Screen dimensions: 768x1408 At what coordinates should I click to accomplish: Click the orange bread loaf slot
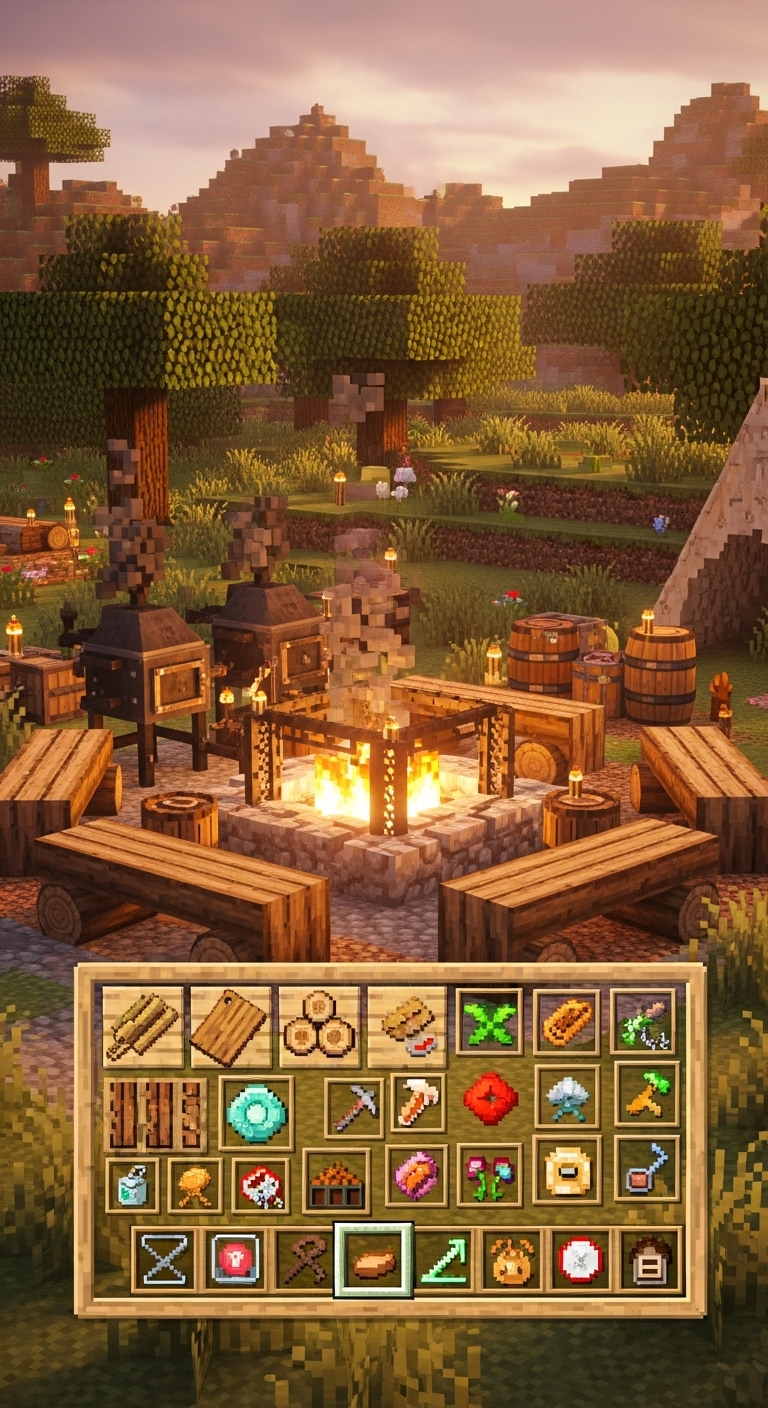[566, 1022]
